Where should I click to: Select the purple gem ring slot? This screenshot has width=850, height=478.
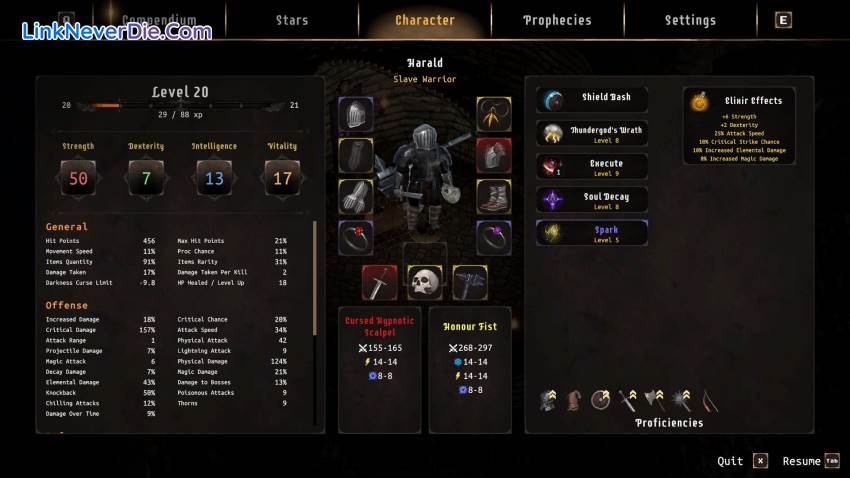point(494,238)
